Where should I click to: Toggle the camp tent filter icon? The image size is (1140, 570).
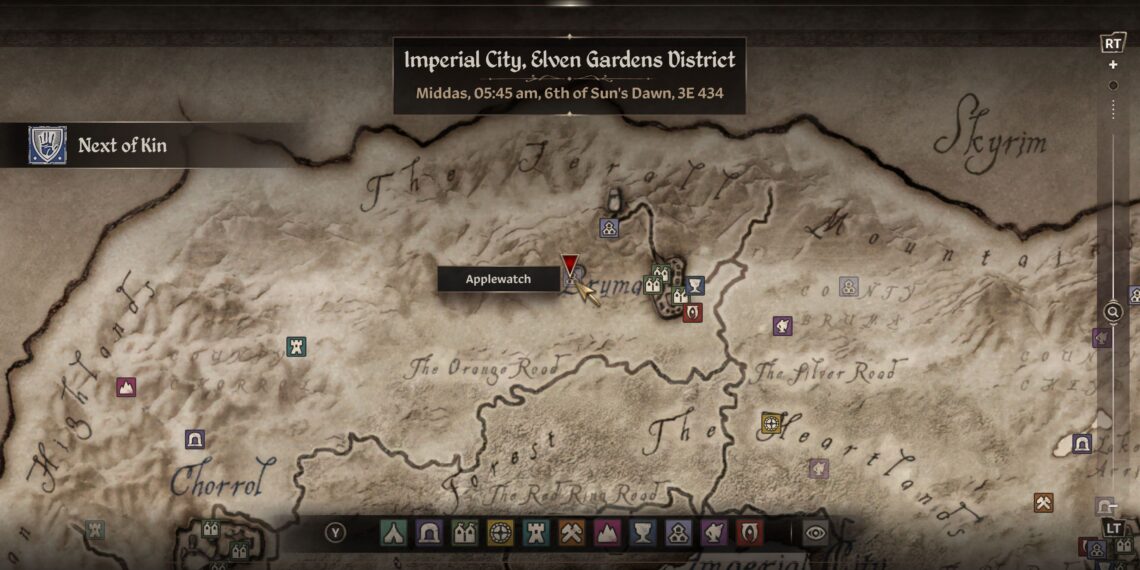tap(392, 533)
